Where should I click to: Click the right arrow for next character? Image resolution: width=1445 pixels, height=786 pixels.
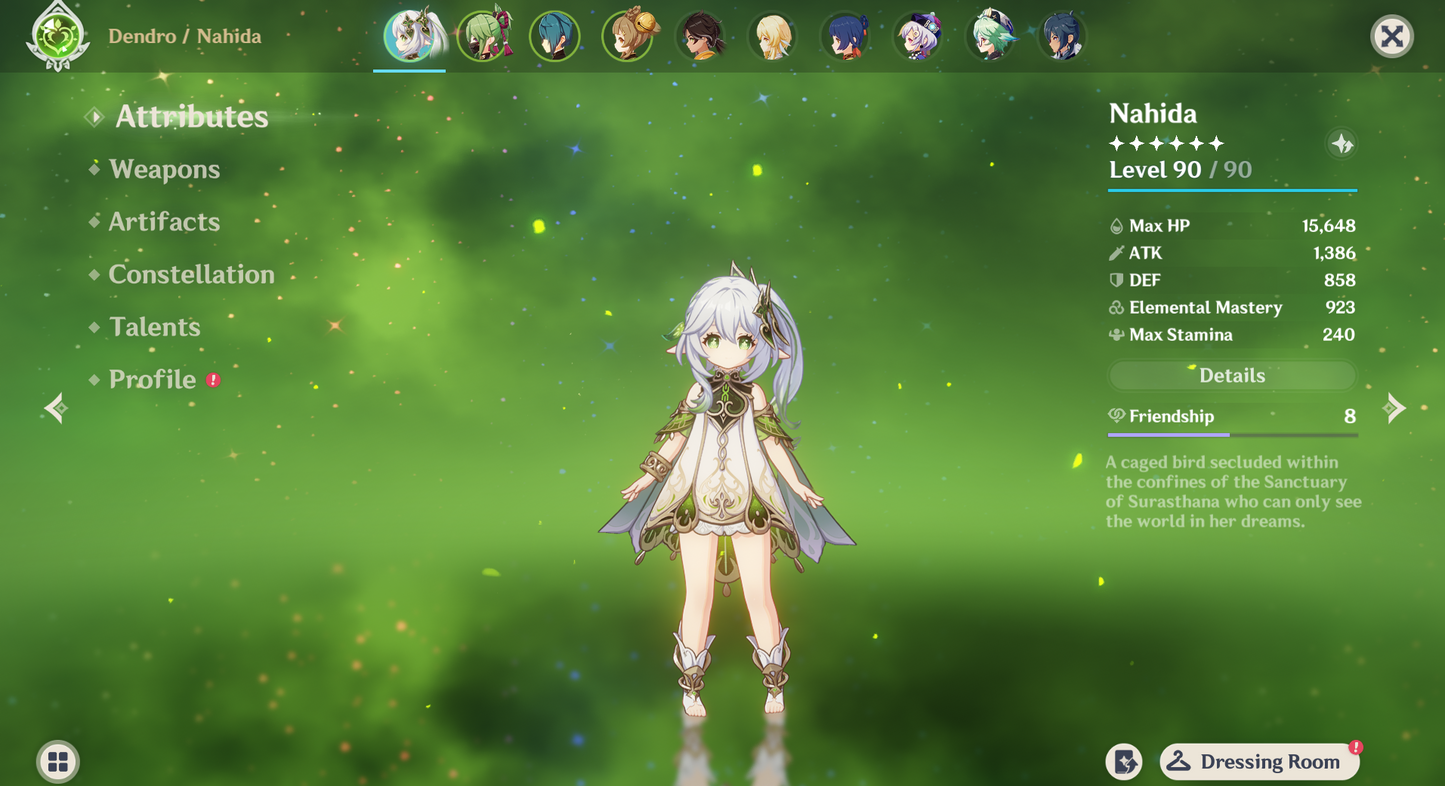[1393, 408]
